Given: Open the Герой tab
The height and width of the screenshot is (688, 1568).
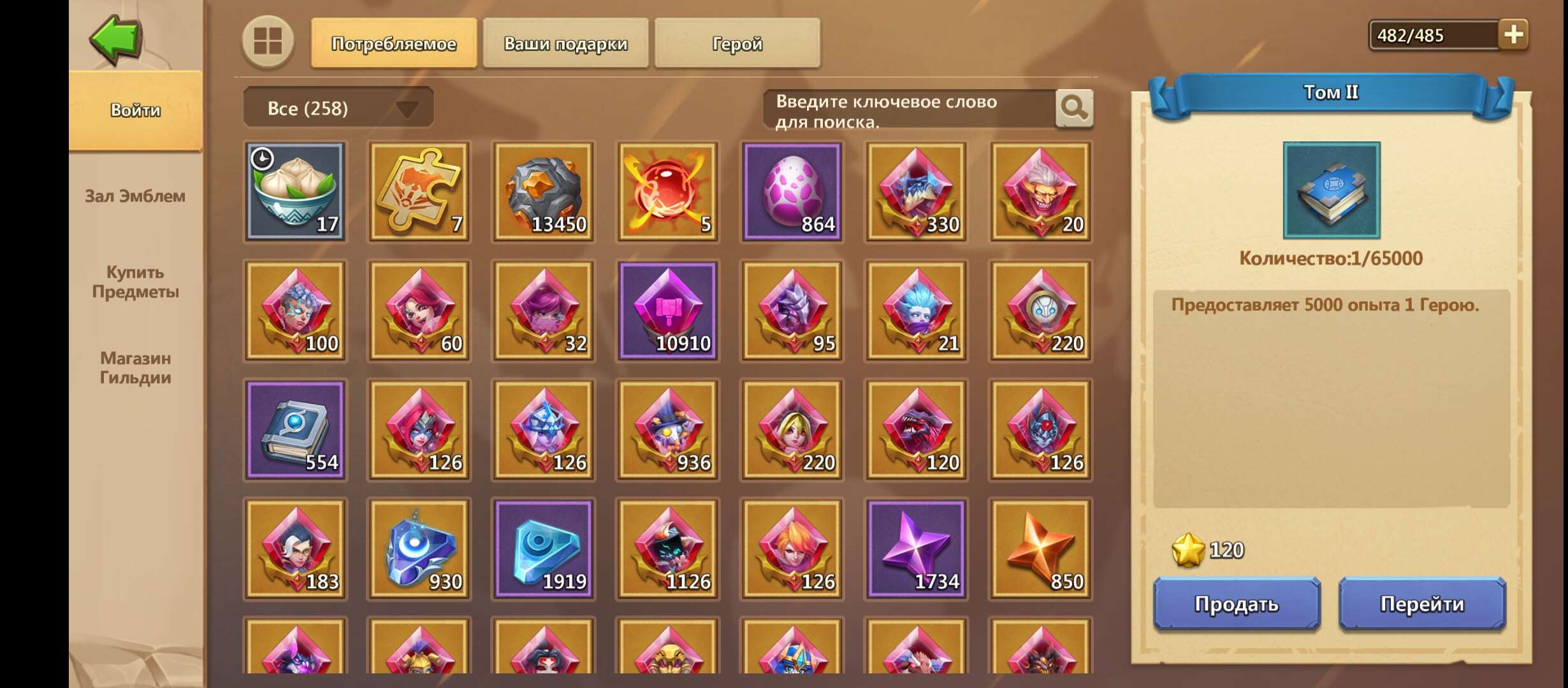Looking at the screenshot, I should coord(736,43).
